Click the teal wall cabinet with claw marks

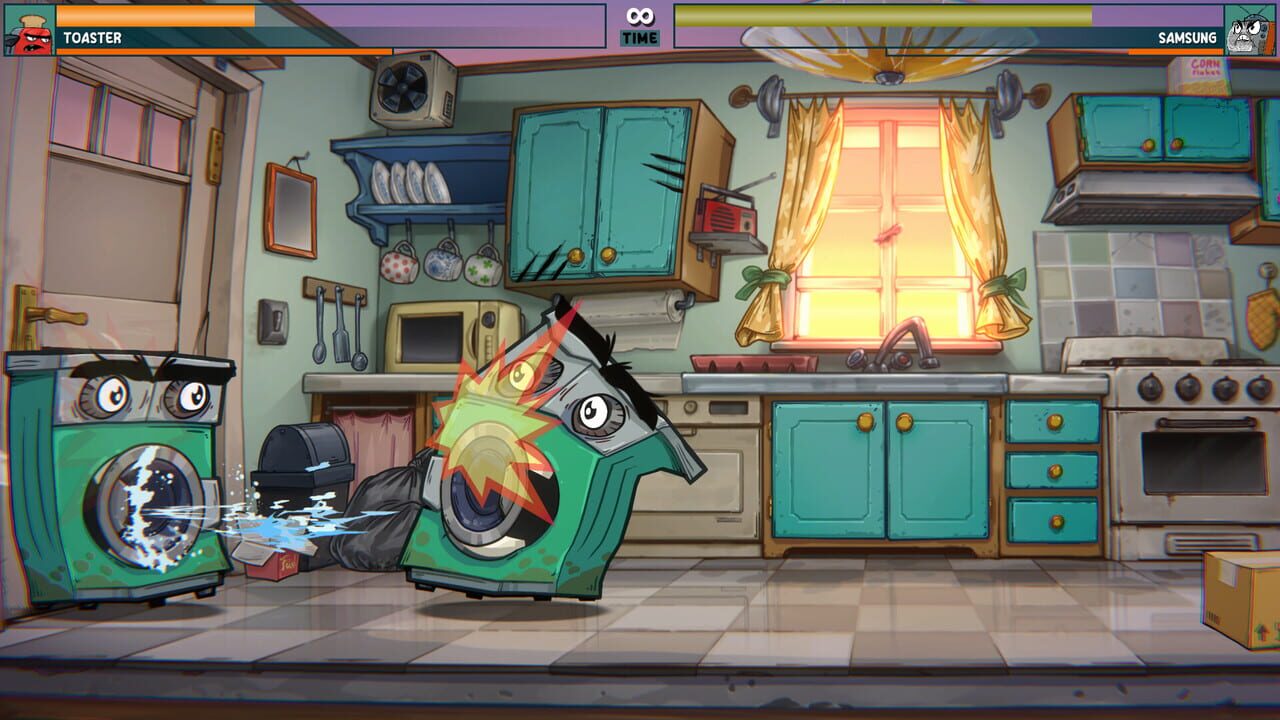click(600, 180)
